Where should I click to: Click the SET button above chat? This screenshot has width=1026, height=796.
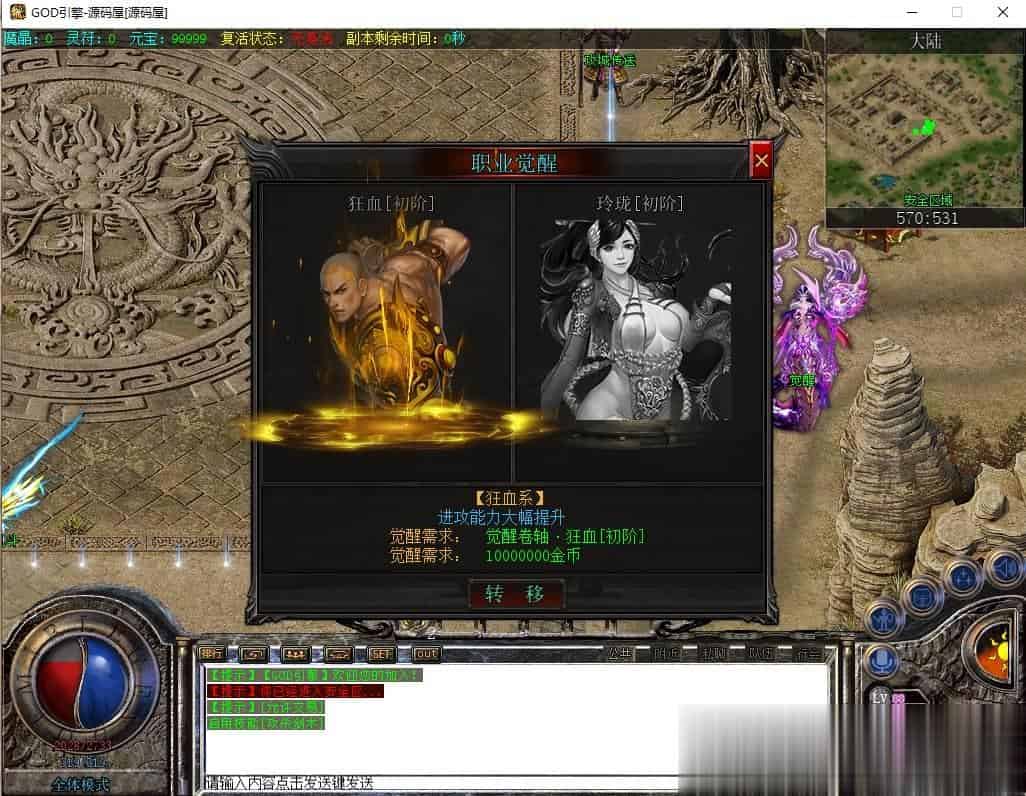[x=381, y=654]
